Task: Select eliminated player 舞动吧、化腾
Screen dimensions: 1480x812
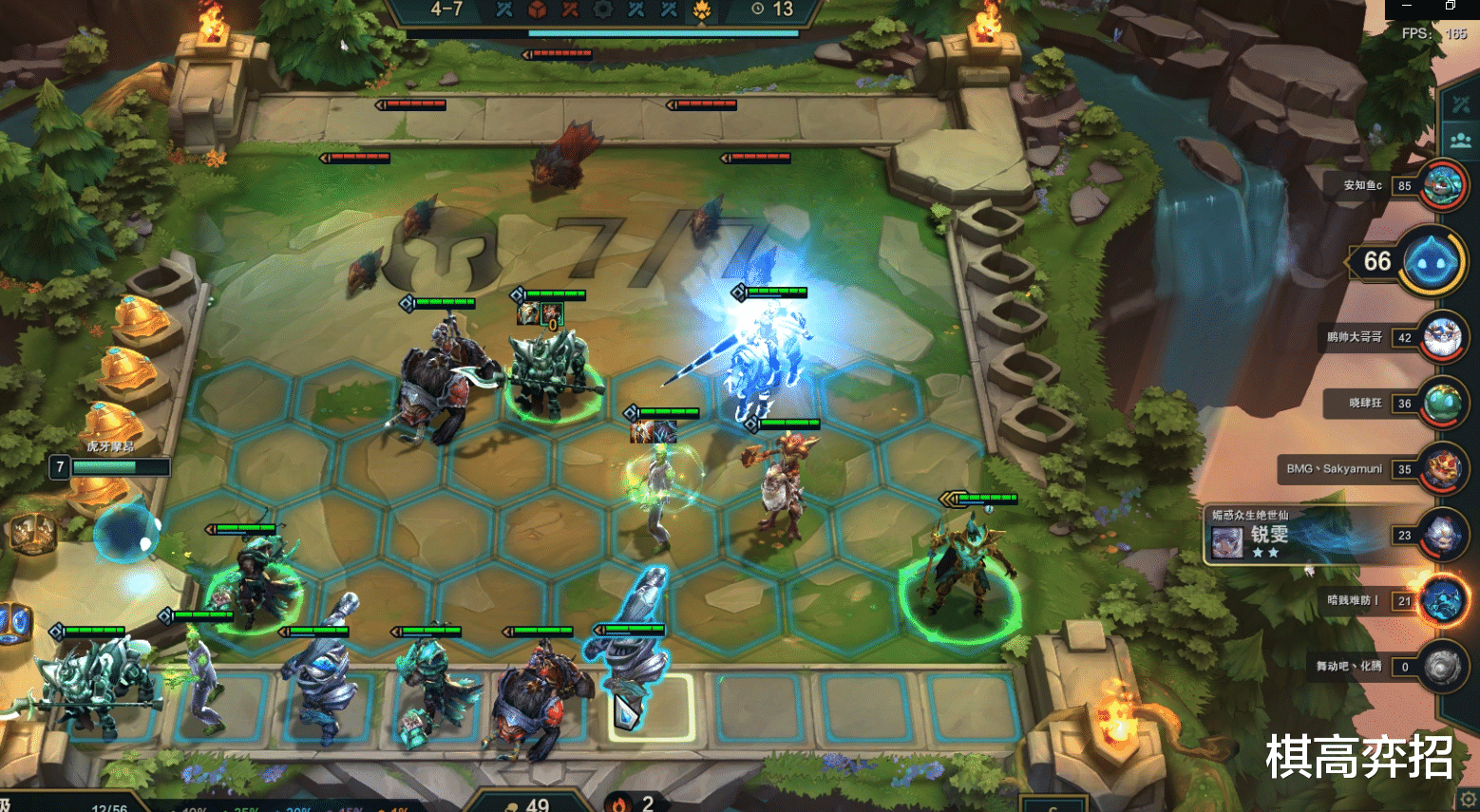Action: click(1441, 667)
